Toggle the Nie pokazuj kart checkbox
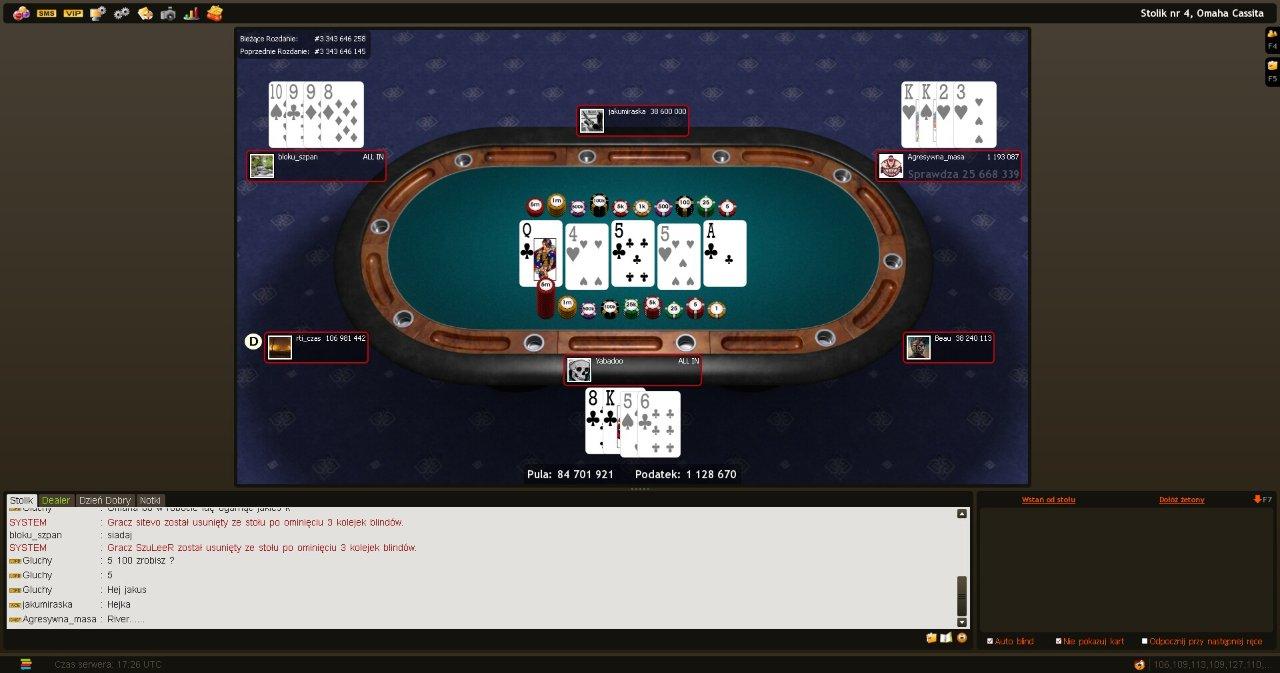Screen dimensions: 1280x673 (1059, 641)
